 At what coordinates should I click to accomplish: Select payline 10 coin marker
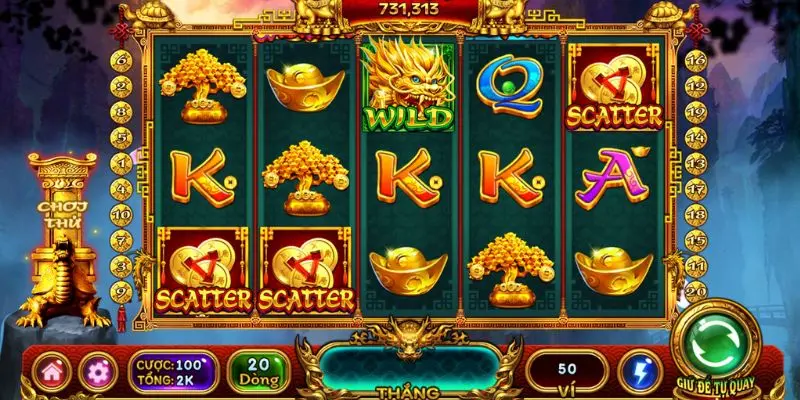pos(121,216)
